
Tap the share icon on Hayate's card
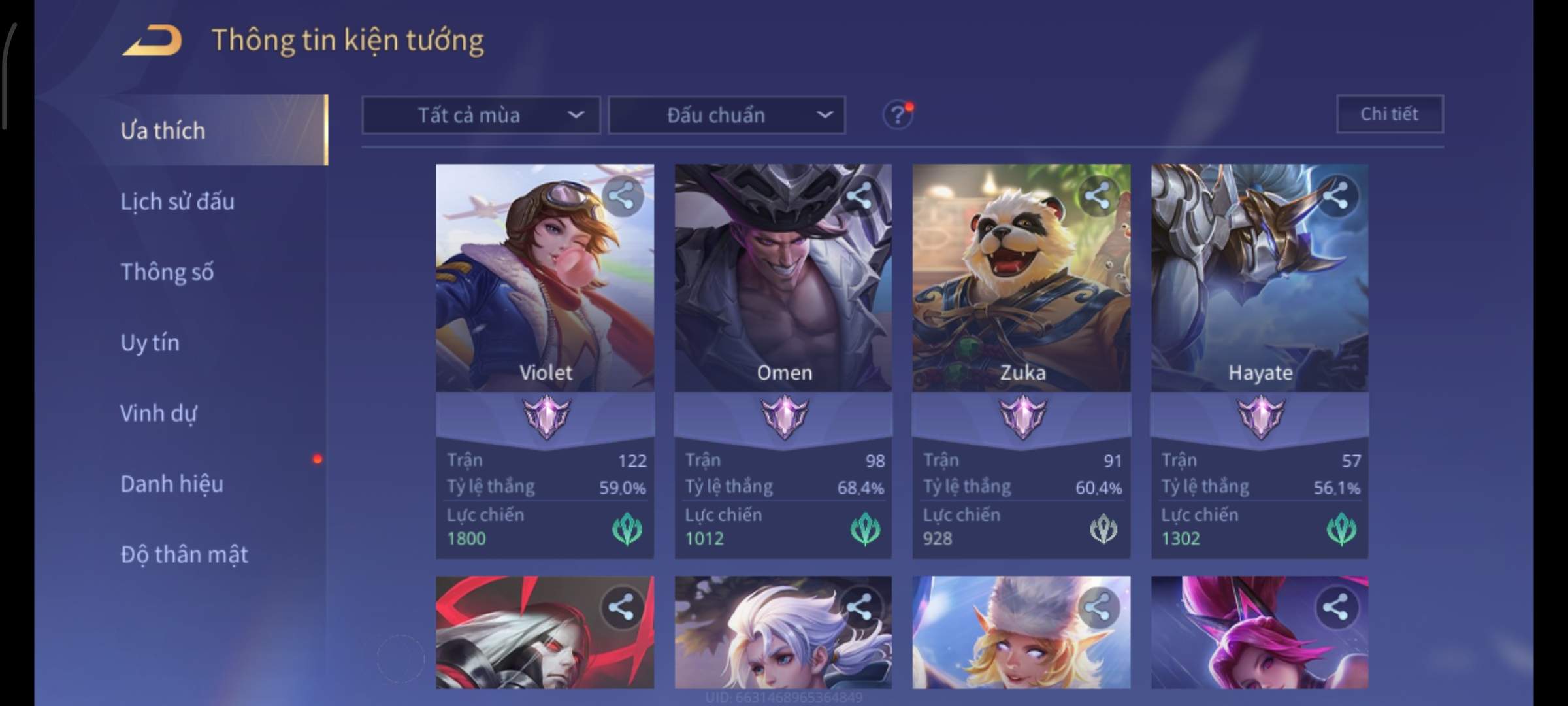1335,196
